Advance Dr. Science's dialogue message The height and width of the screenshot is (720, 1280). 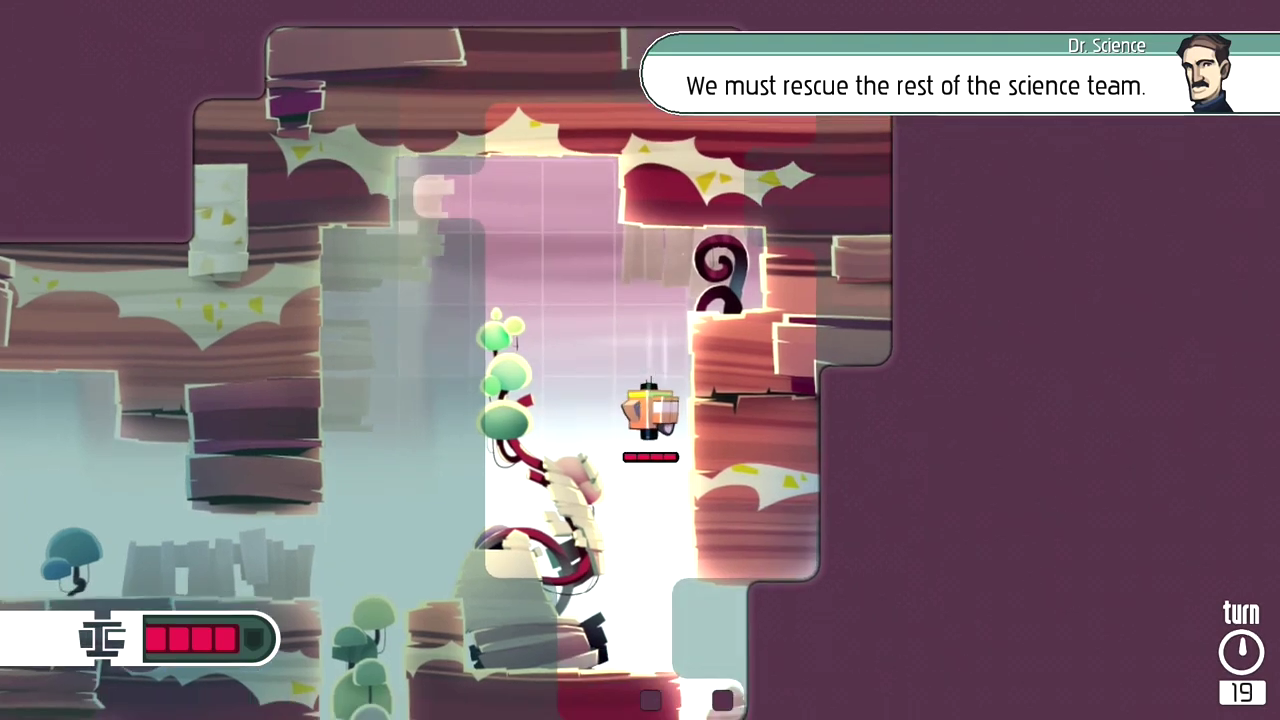click(915, 86)
